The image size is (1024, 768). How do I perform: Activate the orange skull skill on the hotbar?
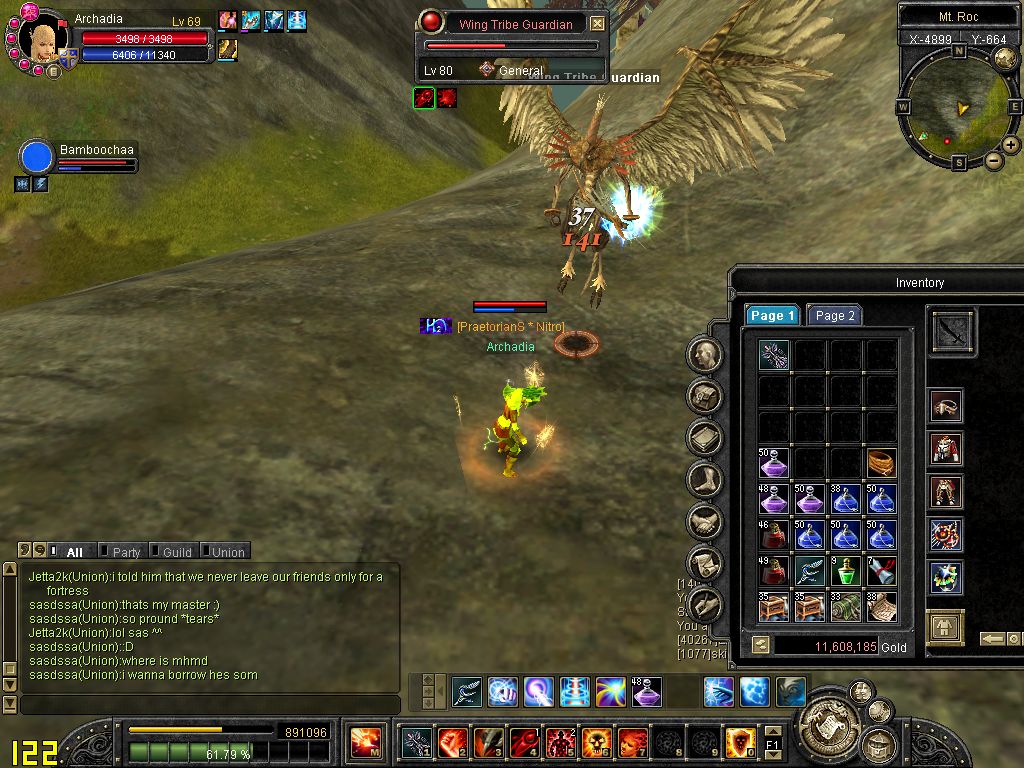pyautogui.click(x=596, y=742)
